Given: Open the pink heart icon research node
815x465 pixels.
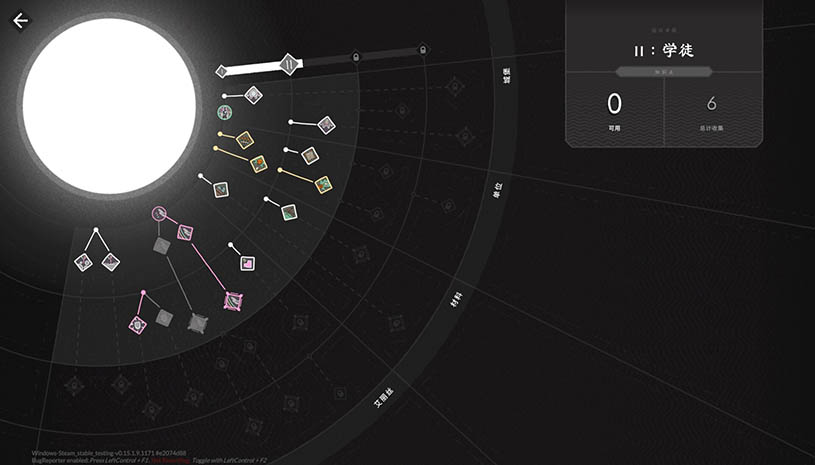Looking at the screenshot, I should pyautogui.click(x=247, y=264).
